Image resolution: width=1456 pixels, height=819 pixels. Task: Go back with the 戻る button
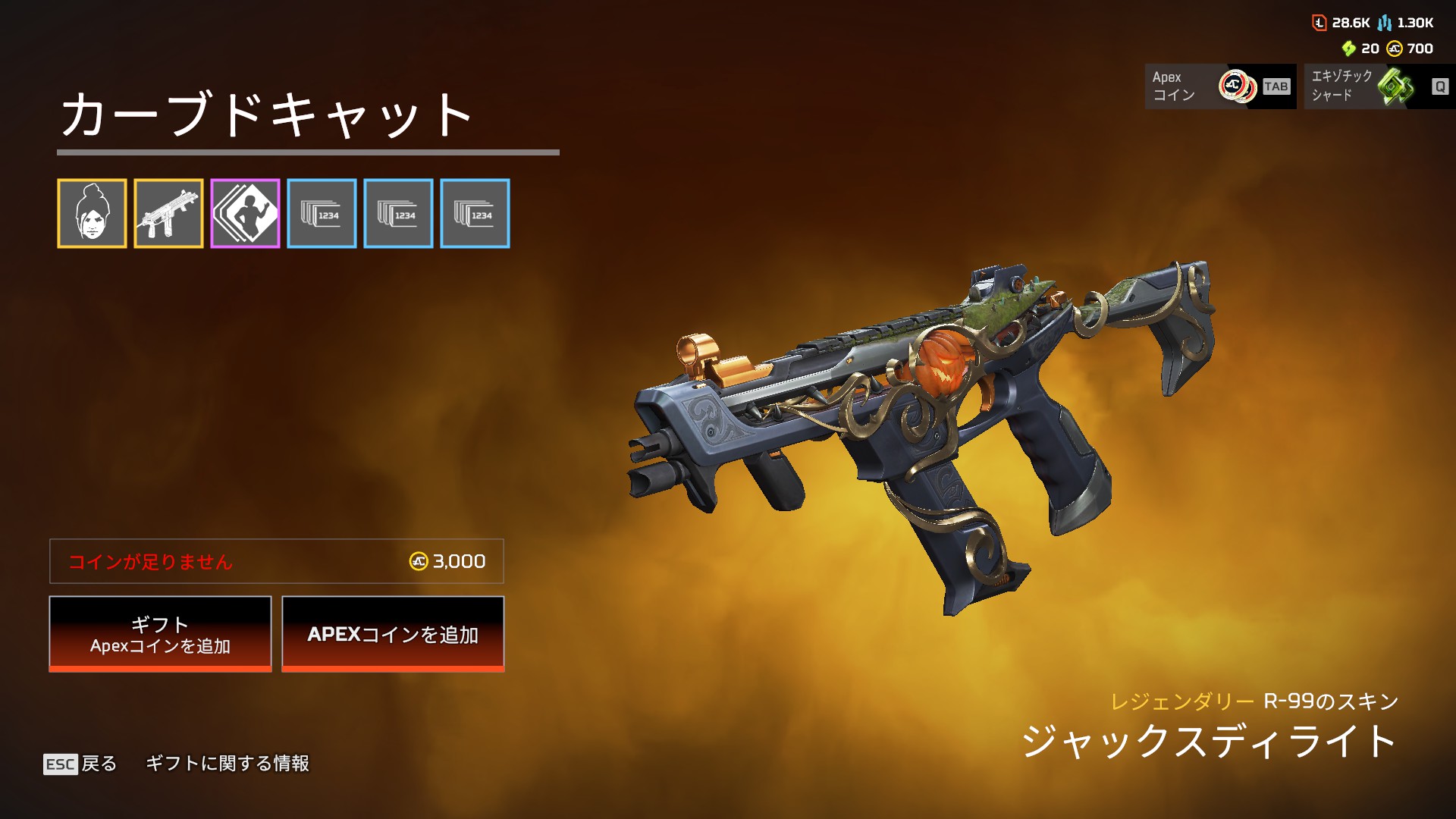(81, 764)
